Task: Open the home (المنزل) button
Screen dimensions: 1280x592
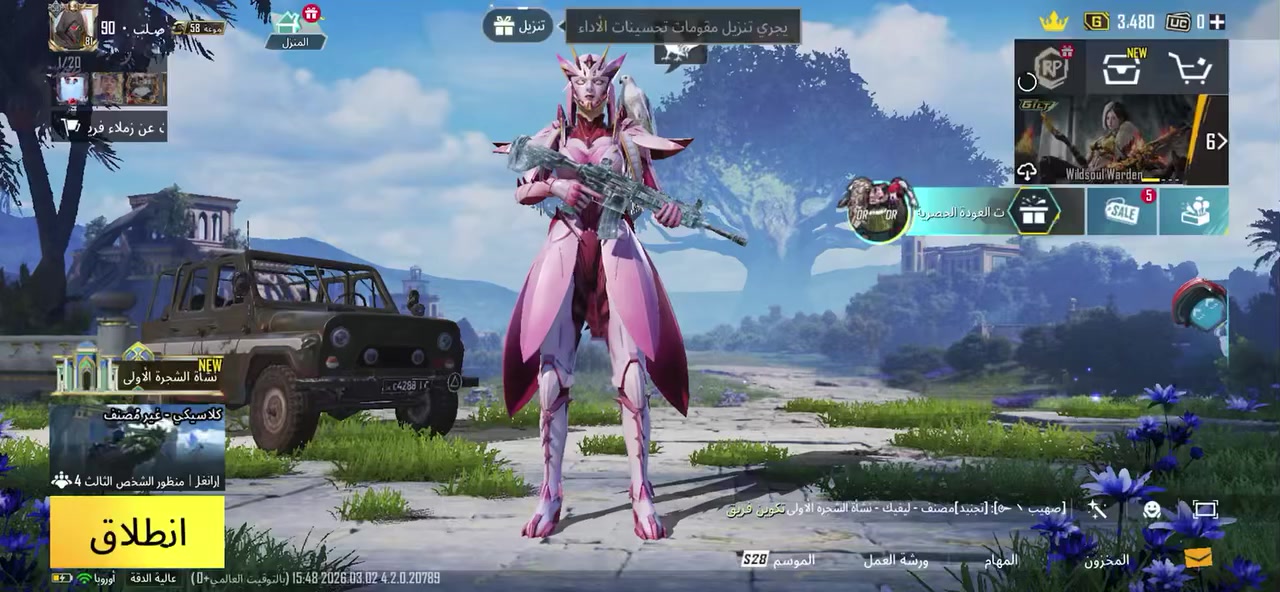Action: (295, 28)
